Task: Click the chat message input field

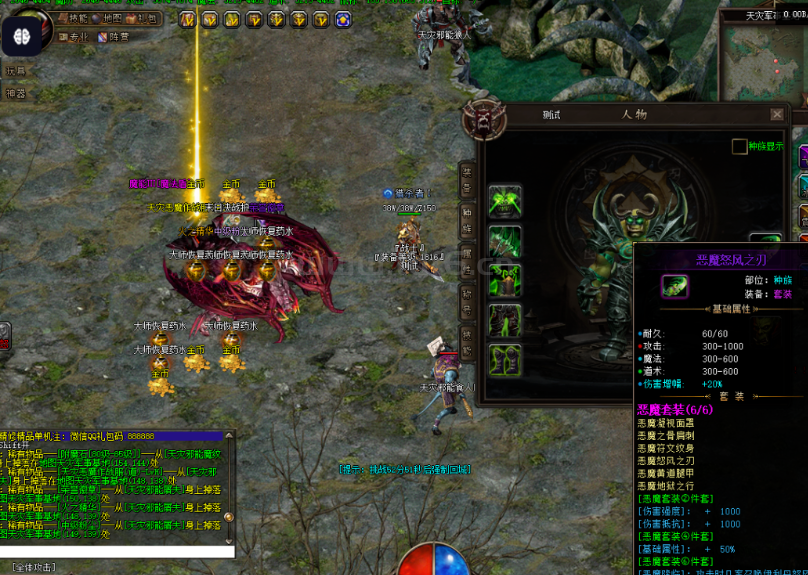Action: click(116, 551)
